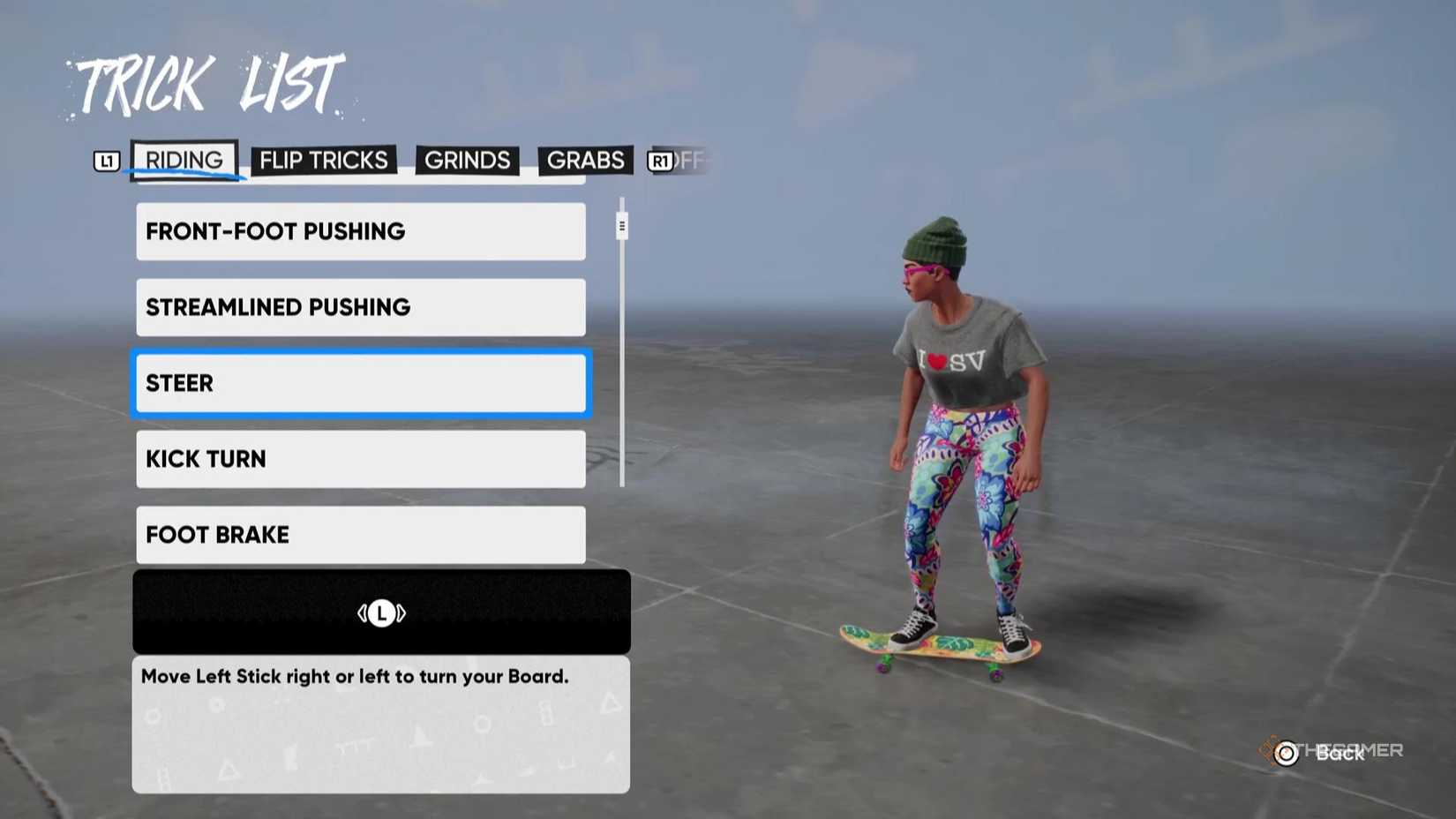Click the scrollbar handle icon above the list
The height and width of the screenshot is (819, 1456).
click(x=622, y=226)
